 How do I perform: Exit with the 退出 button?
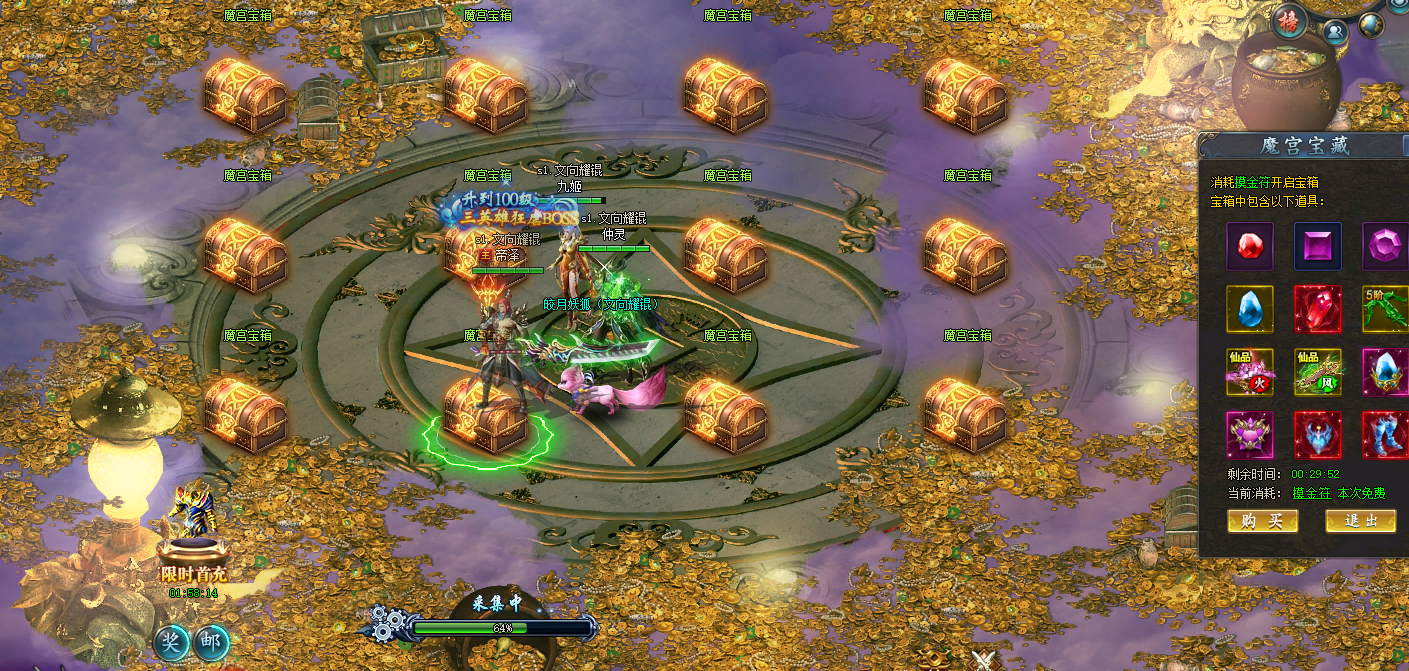[1360, 521]
